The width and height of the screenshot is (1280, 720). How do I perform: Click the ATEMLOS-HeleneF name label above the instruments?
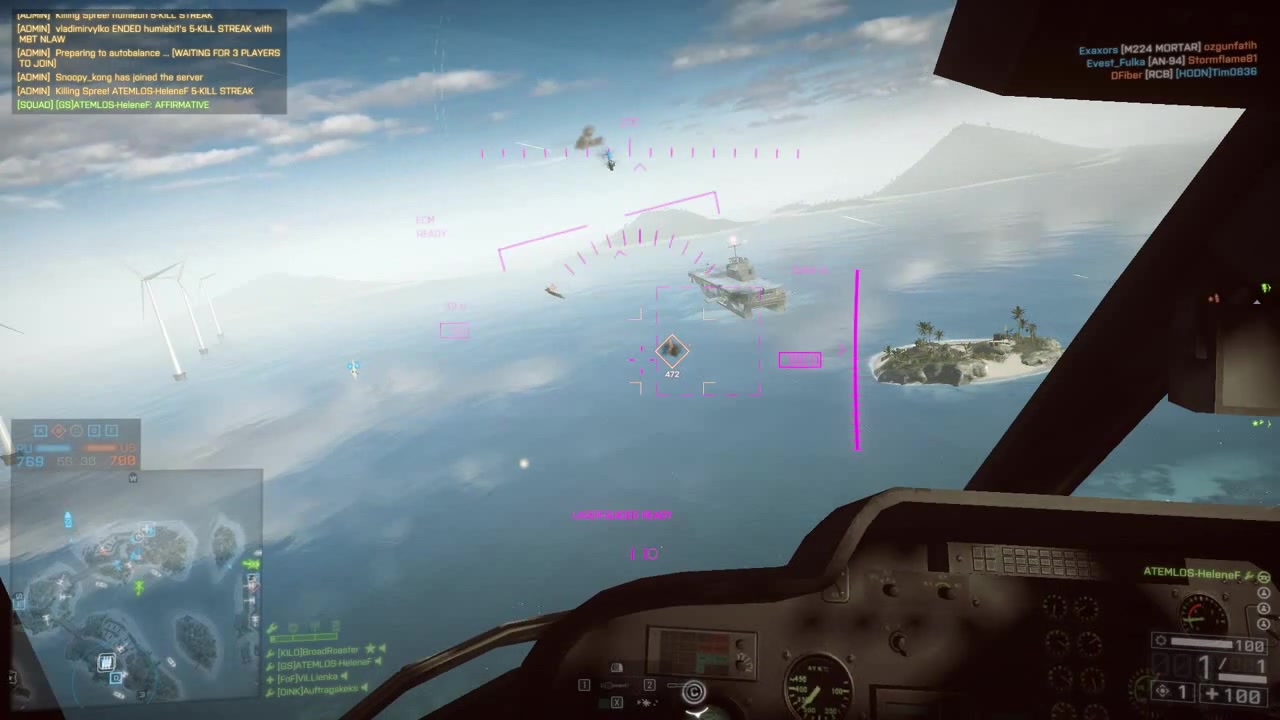click(1192, 572)
